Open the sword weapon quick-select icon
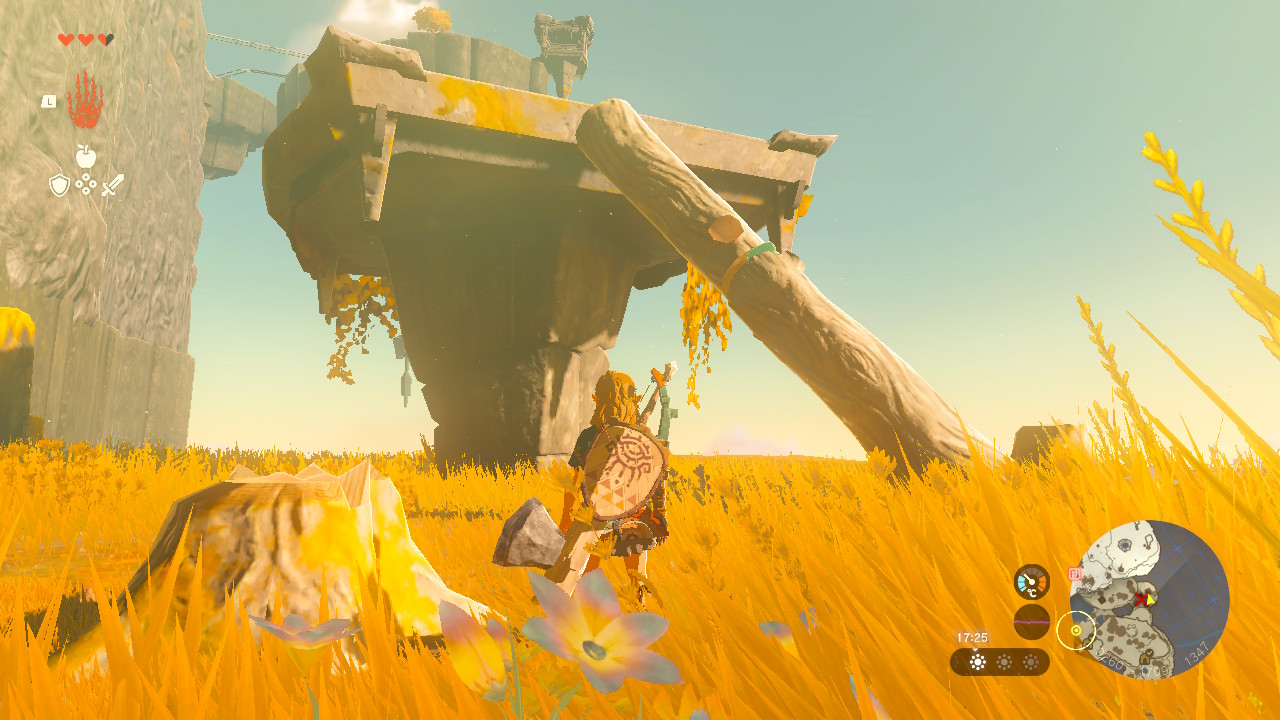1280x720 pixels. [x=112, y=185]
